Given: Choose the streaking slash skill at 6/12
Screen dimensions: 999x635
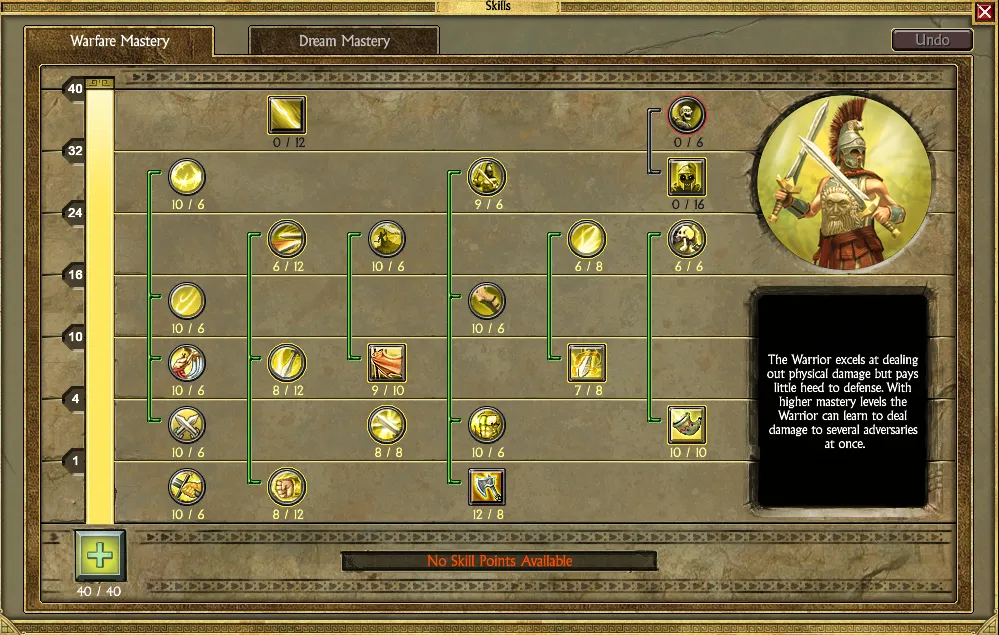Looking at the screenshot, I should pos(287,239).
